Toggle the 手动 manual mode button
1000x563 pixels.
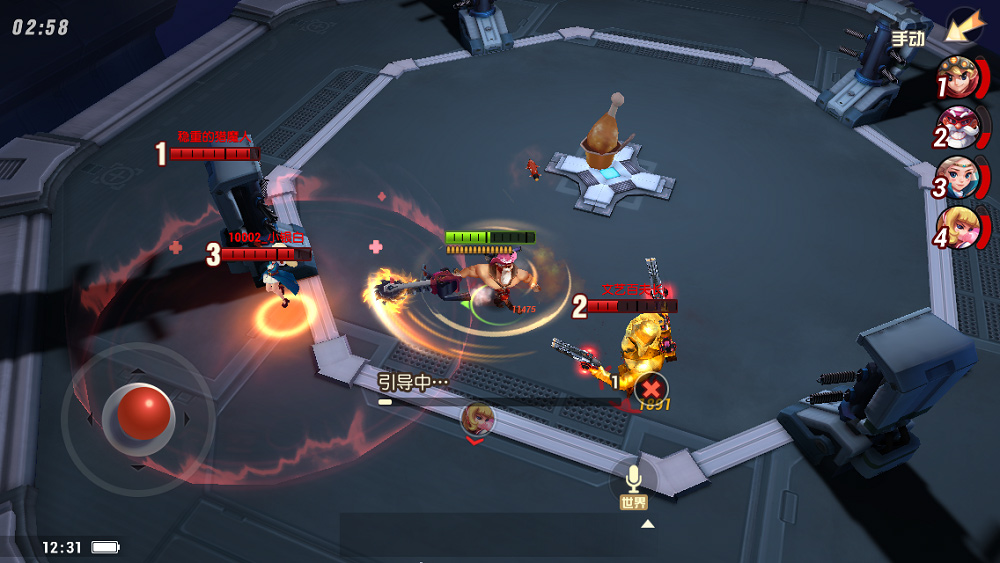(908, 38)
